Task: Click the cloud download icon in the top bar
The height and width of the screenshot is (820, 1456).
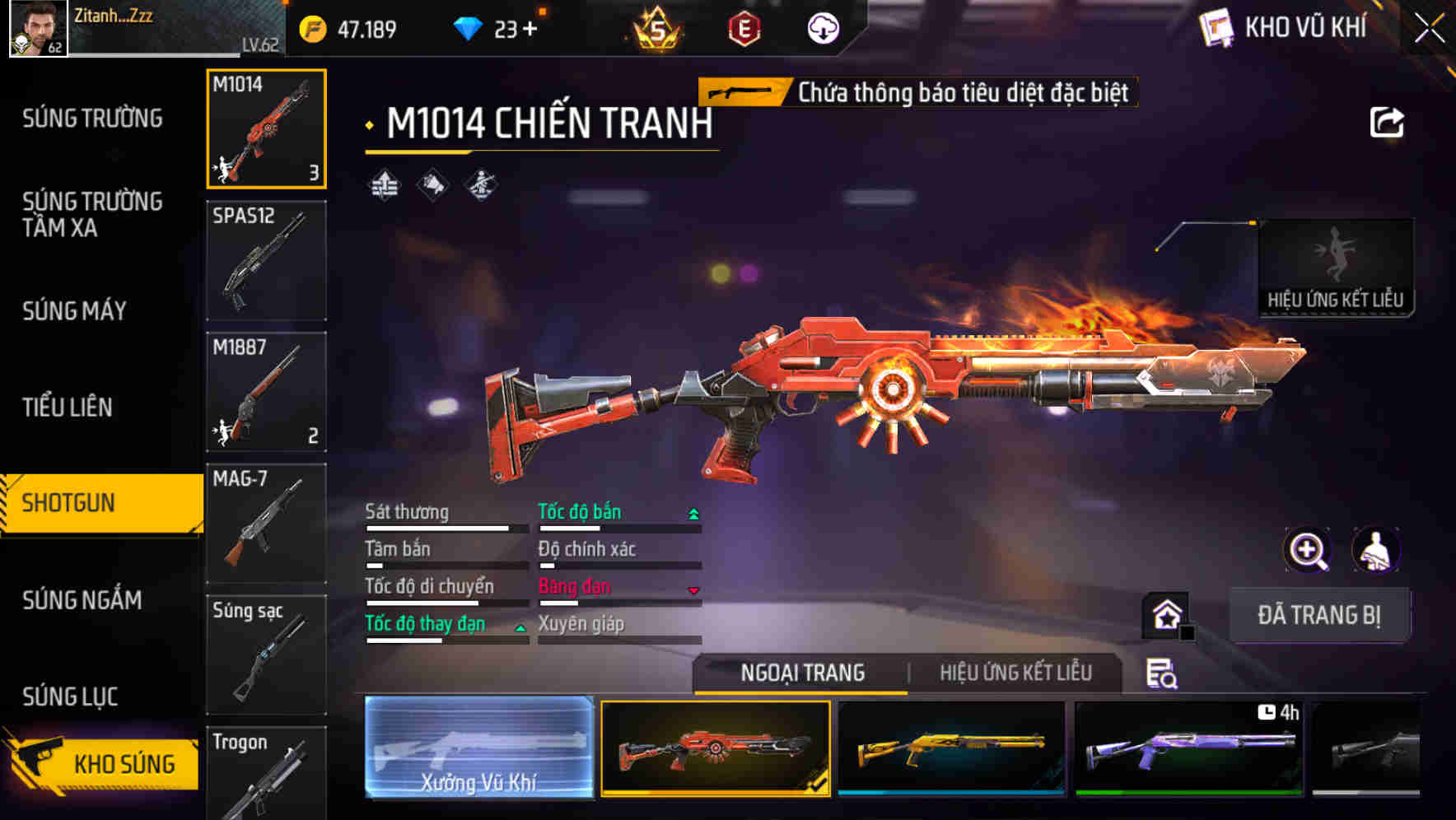Action: pyautogui.click(x=822, y=27)
